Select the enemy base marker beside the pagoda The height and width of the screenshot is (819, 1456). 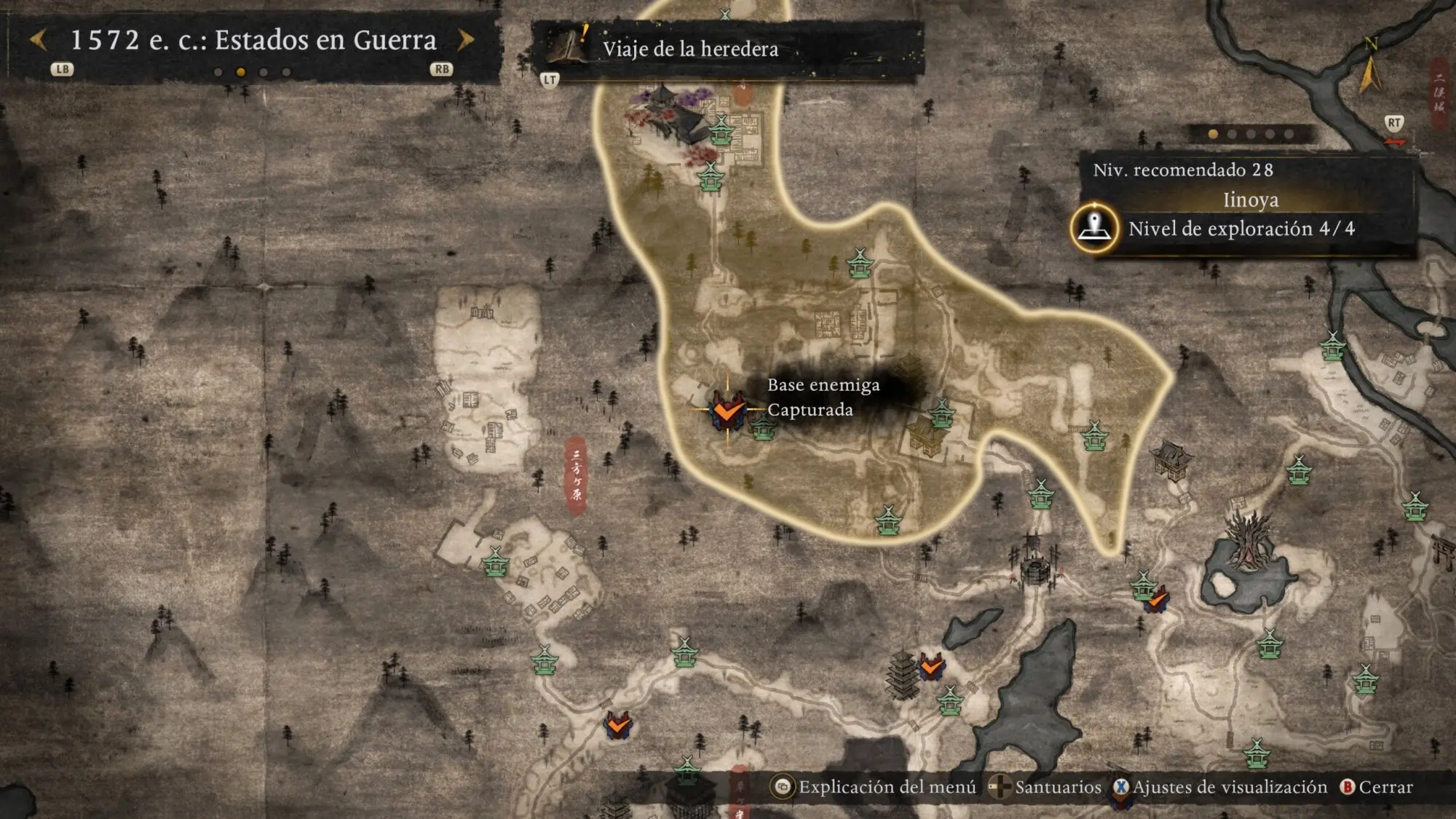(931, 666)
